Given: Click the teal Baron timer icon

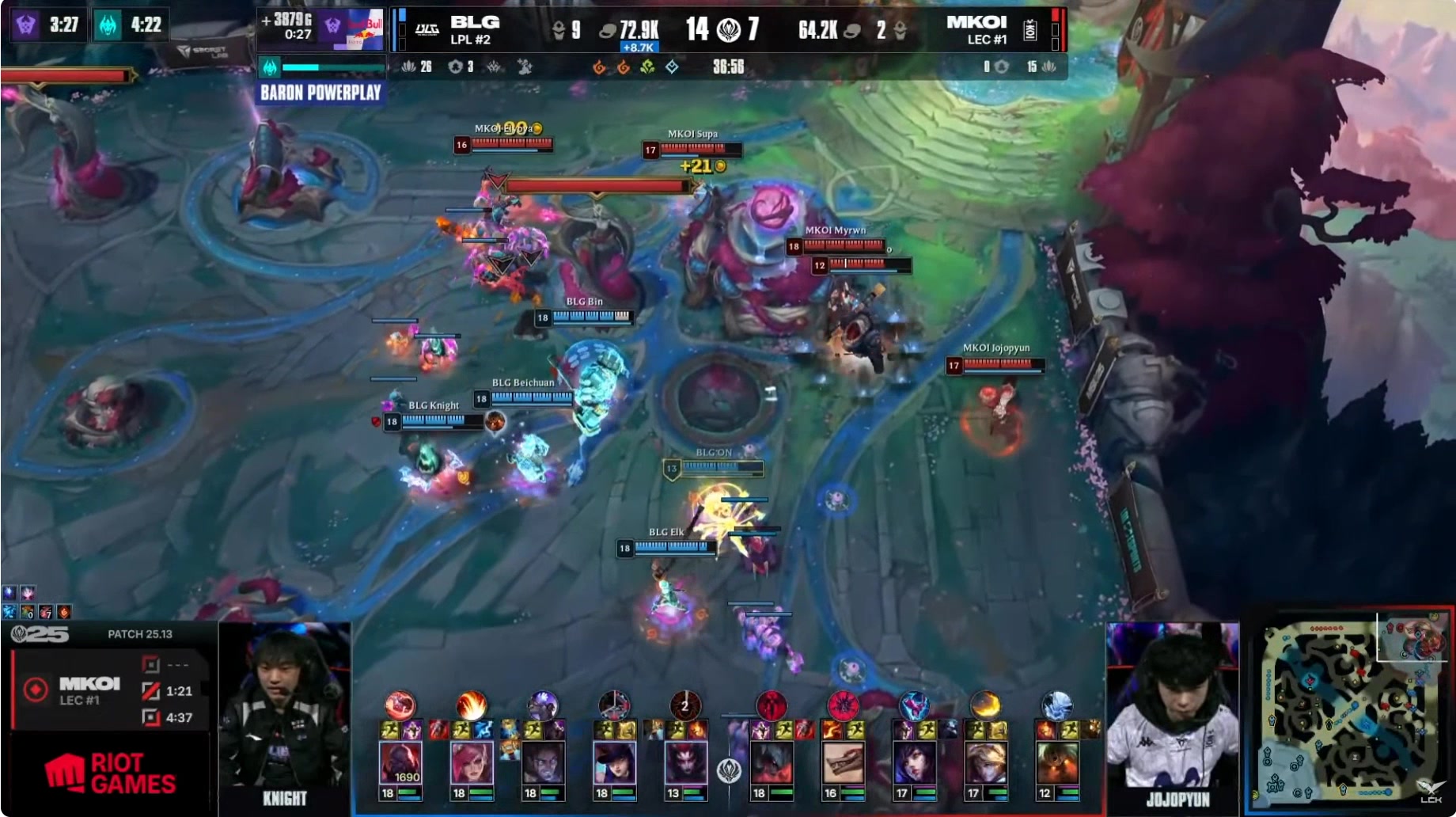Looking at the screenshot, I should (108, 25).
